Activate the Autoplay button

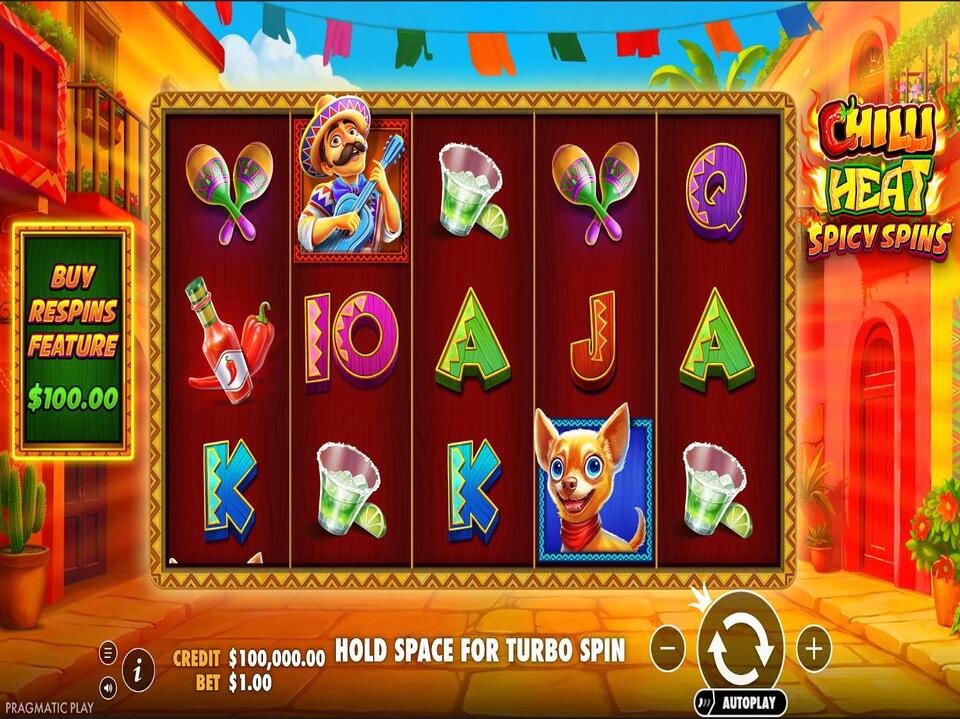tap(741, 701)
